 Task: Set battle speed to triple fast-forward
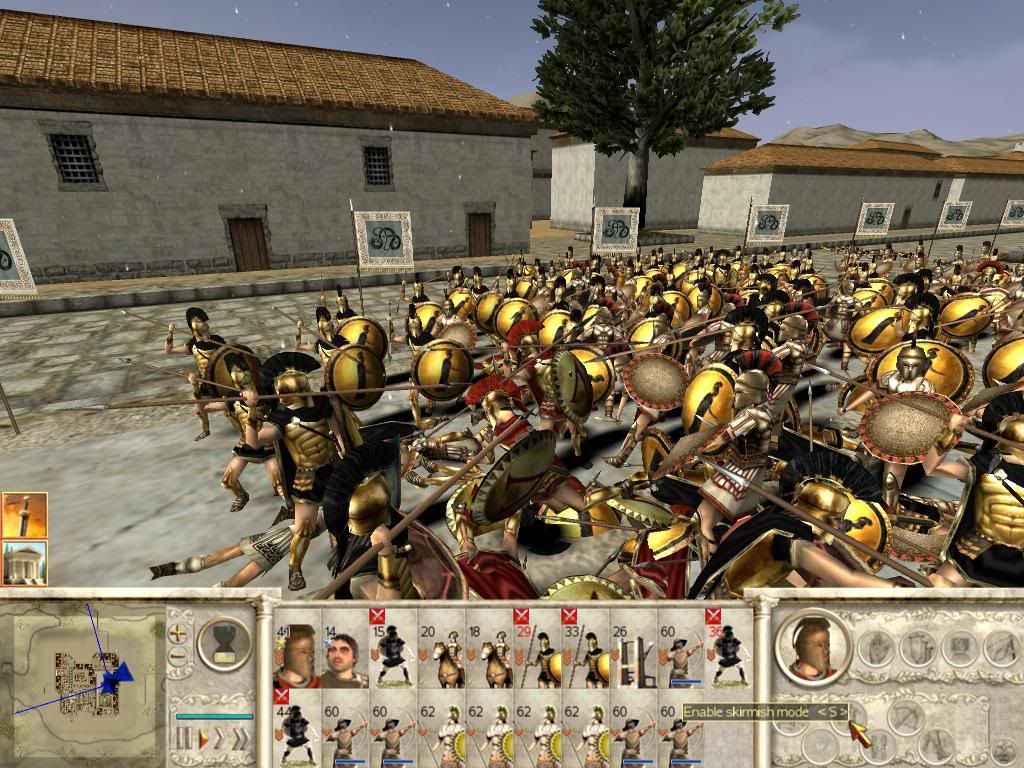coord(242,739)
